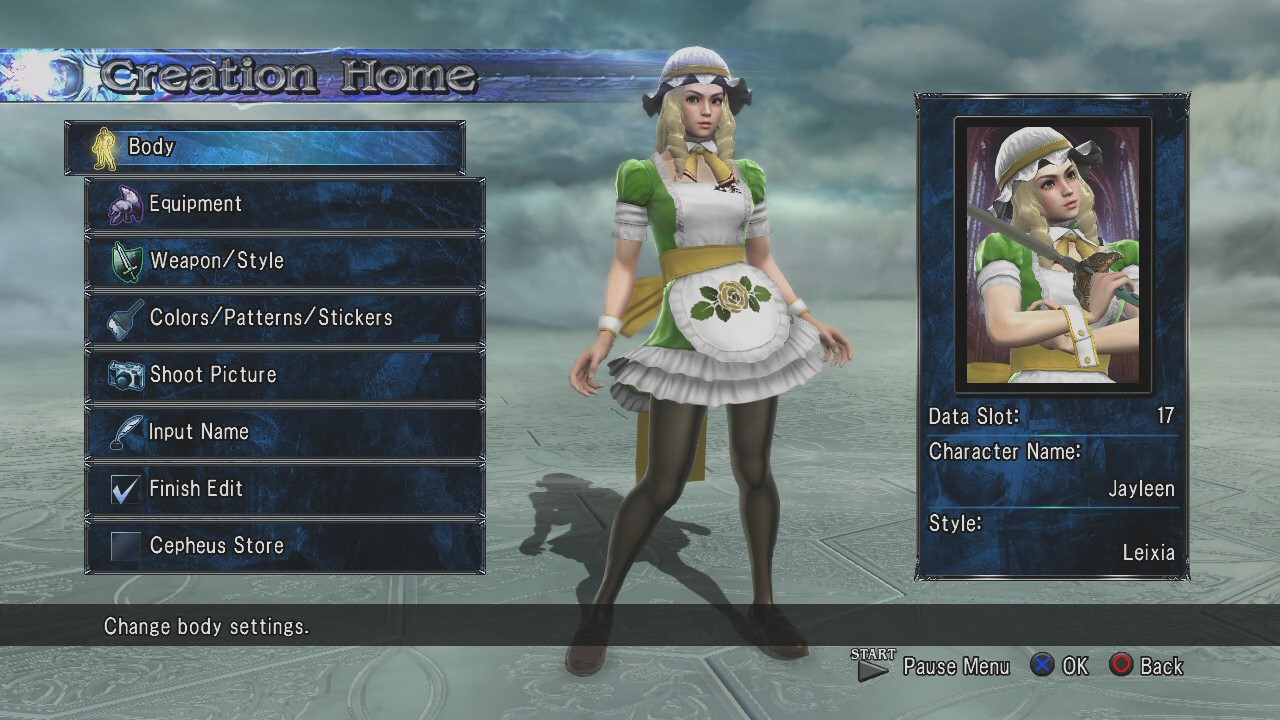Open the Input Name entry
The width and height of the screenshot is (1280, 720).
pos(285,432)
